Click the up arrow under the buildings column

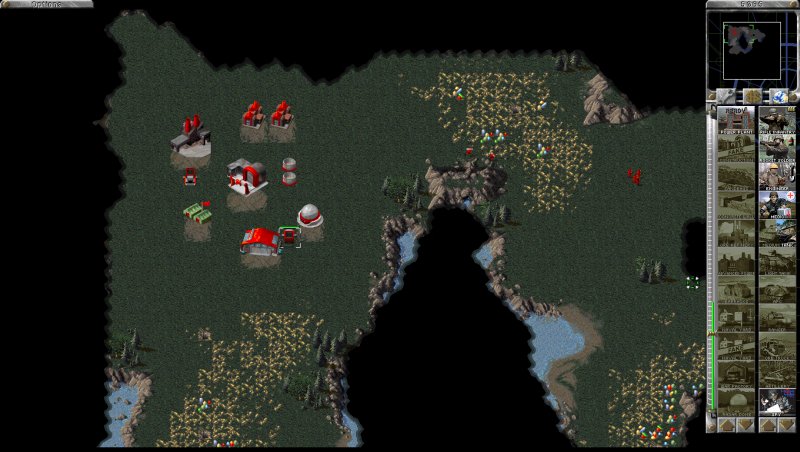point(725,424)
